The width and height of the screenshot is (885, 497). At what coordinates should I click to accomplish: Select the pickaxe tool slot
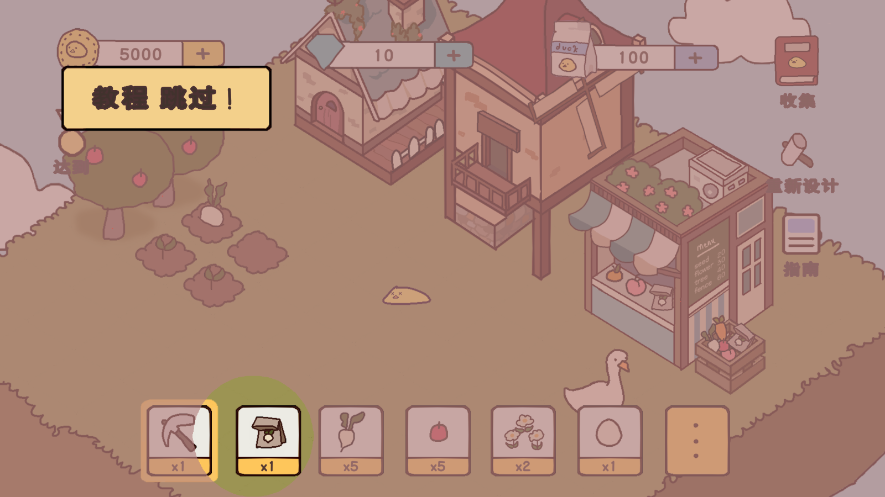[179, 439]
